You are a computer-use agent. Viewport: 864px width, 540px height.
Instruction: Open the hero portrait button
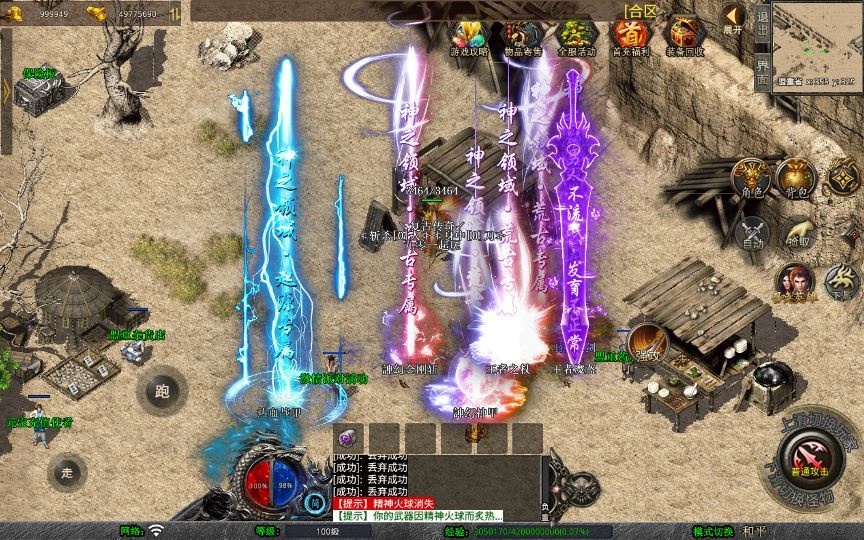pos(795,282)
